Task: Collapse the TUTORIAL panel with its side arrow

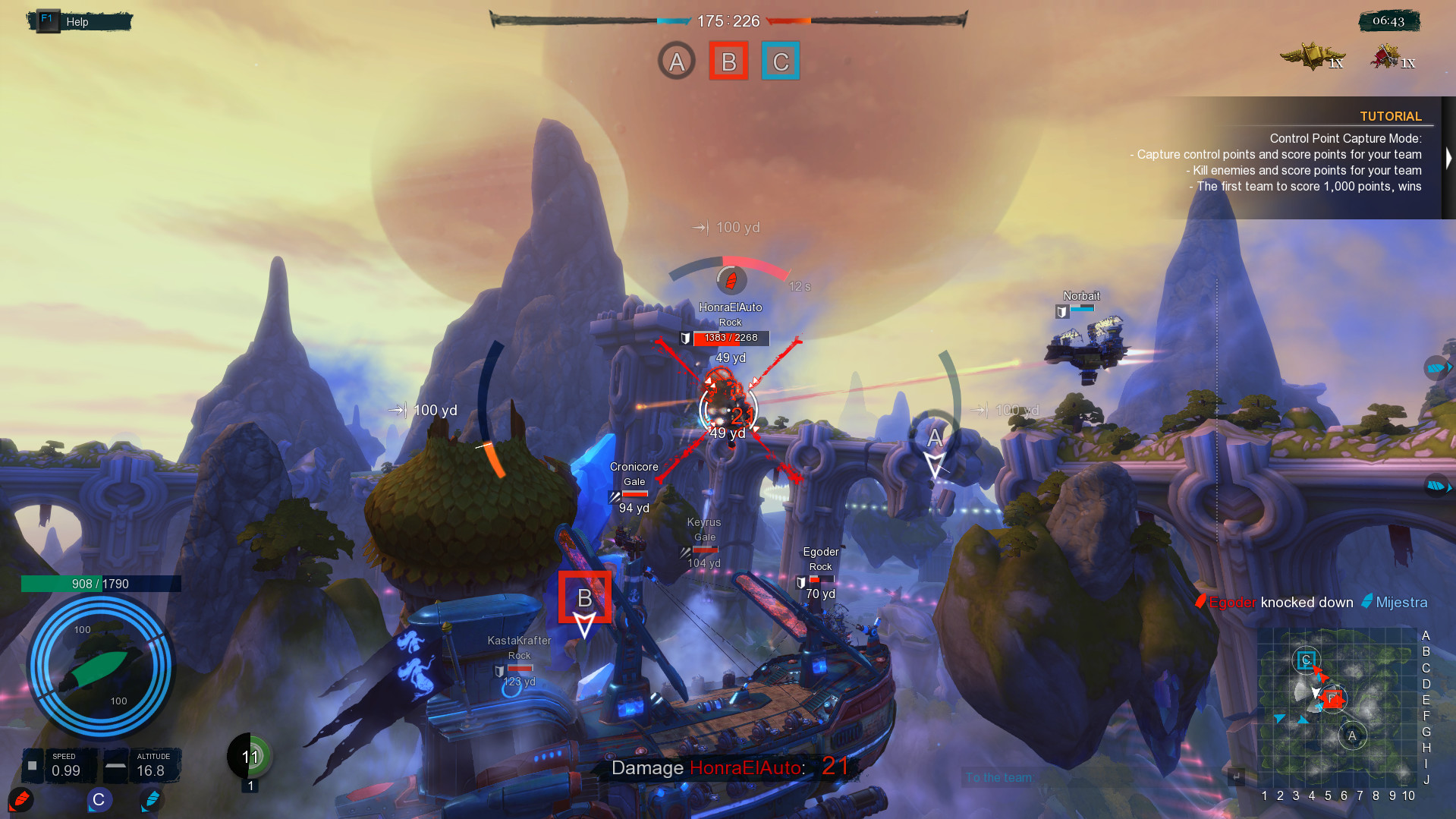Action: (x=1448, y=158)
